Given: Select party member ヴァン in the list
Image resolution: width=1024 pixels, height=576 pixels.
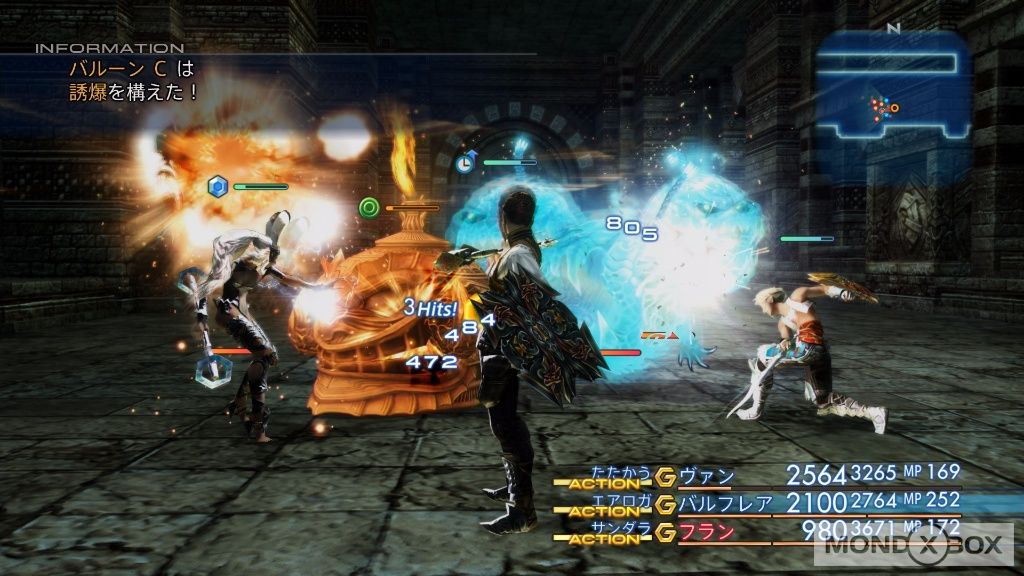Looking at the screenshot, I should (x=706, y=475).
